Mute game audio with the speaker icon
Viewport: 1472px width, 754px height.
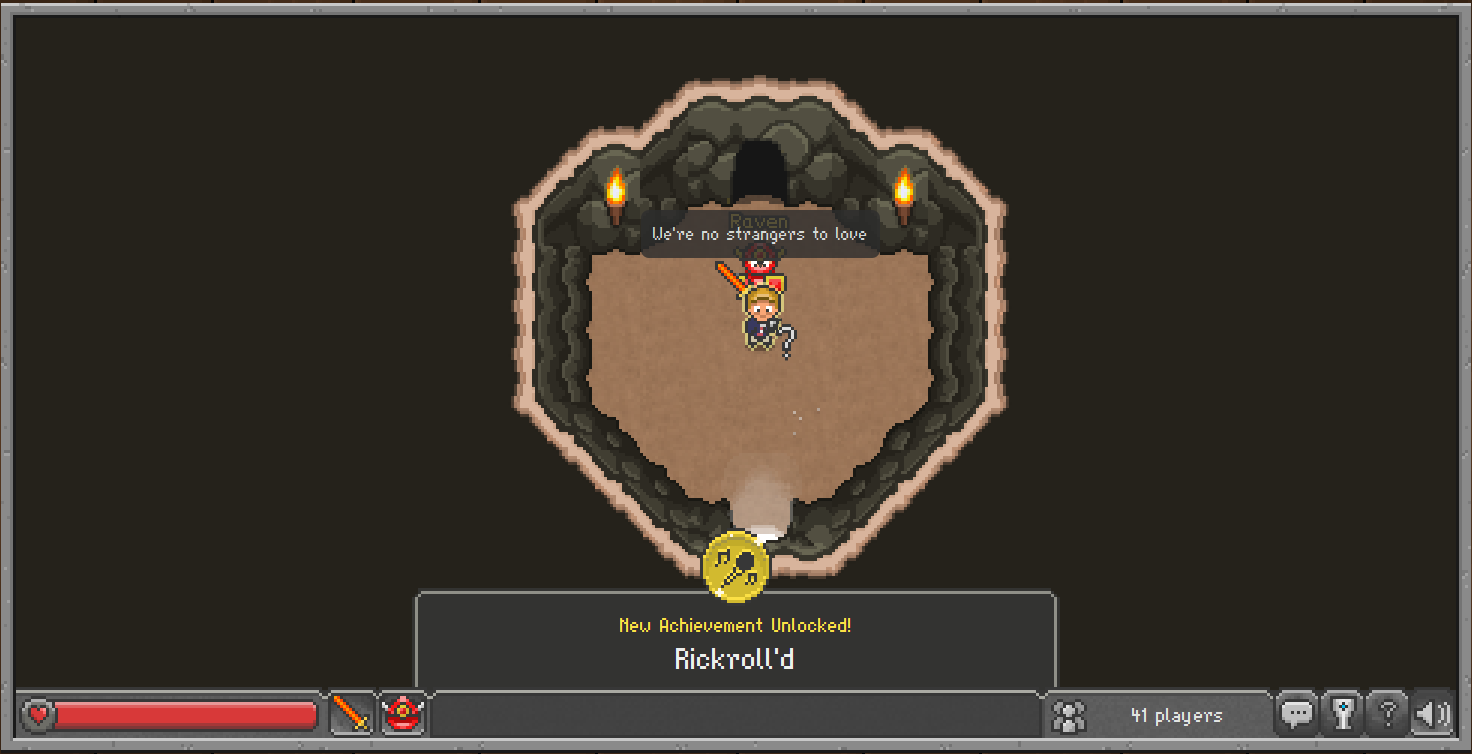coord(1433,714)
